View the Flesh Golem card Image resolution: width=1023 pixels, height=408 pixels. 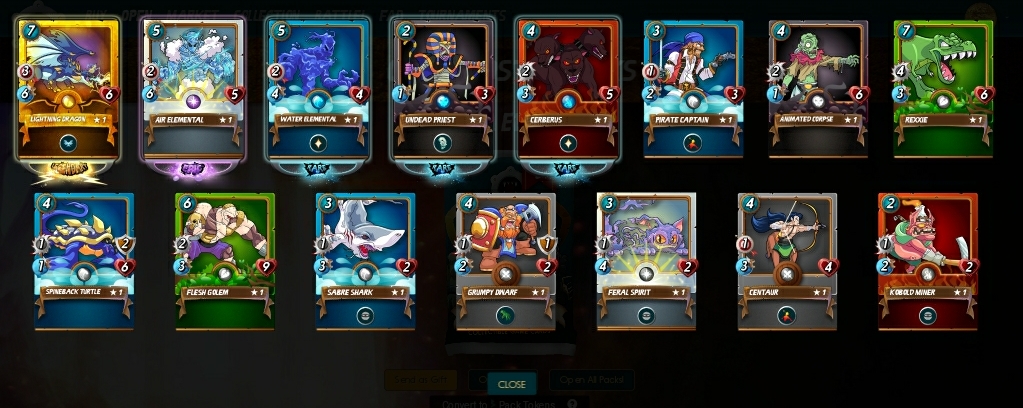[x=225, y=262]
